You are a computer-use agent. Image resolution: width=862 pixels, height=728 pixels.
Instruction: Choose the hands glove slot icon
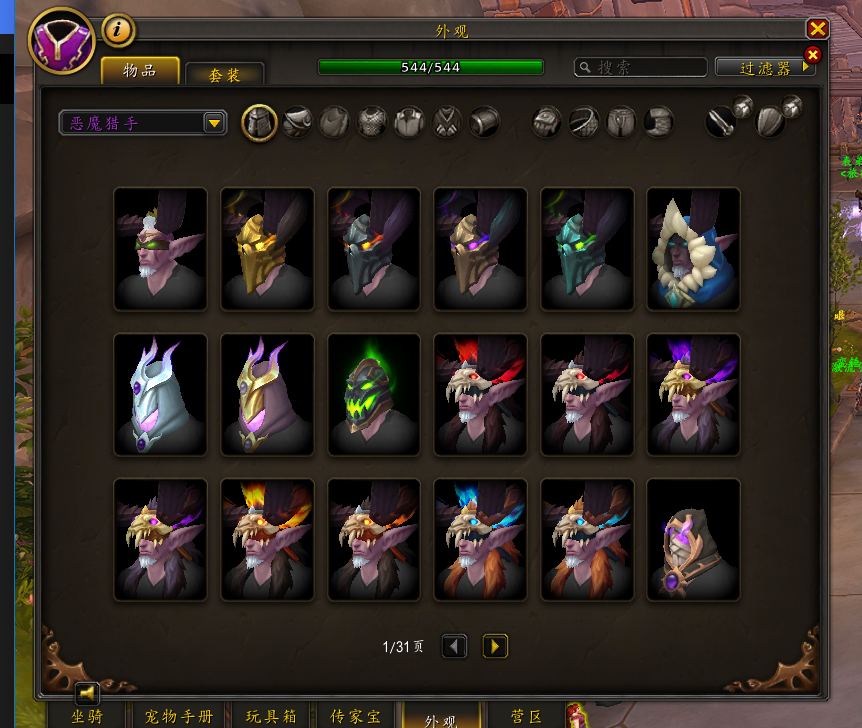click(x=546, y=122)
